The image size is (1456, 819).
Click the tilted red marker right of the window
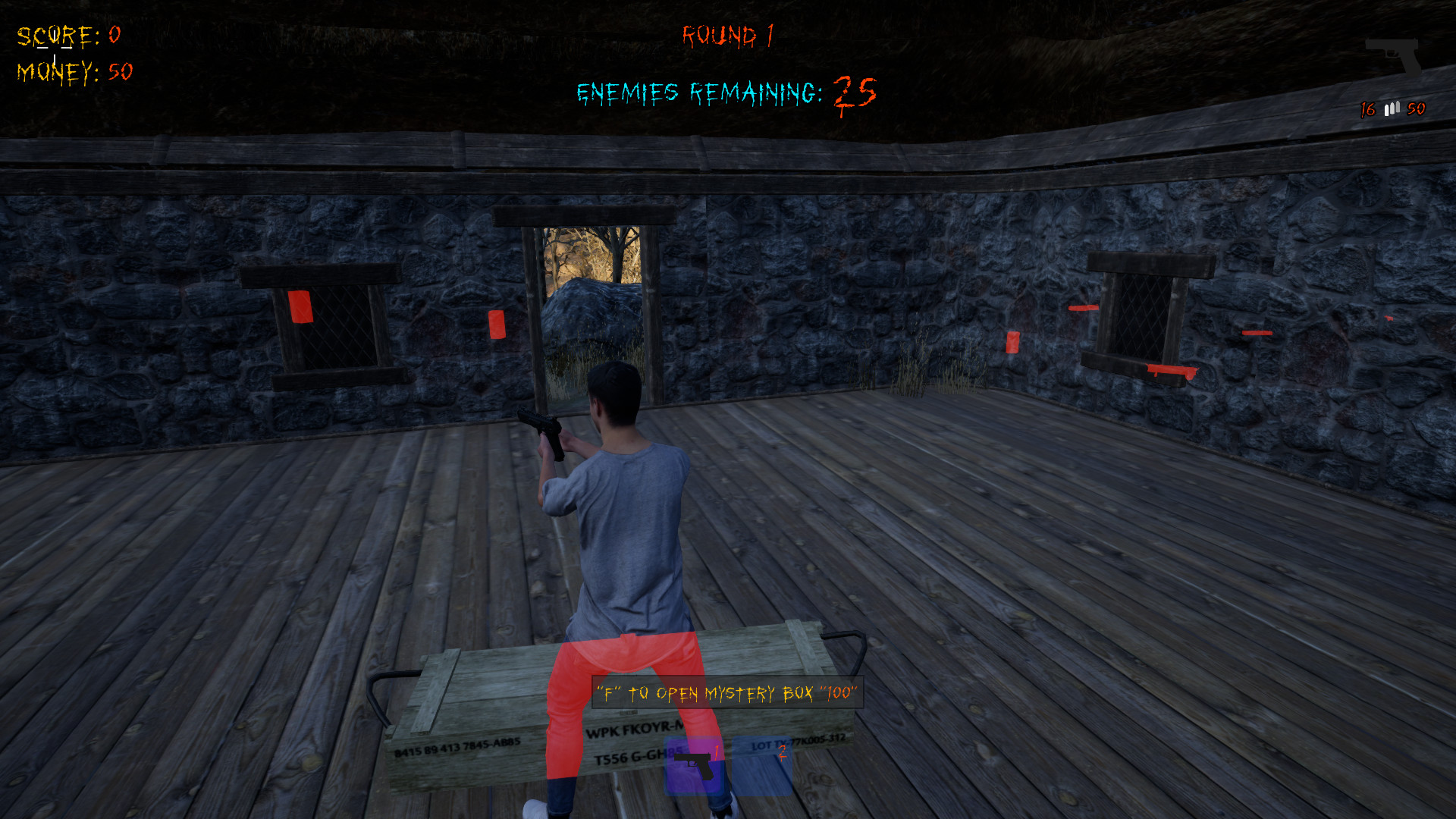click(1257, 332)
